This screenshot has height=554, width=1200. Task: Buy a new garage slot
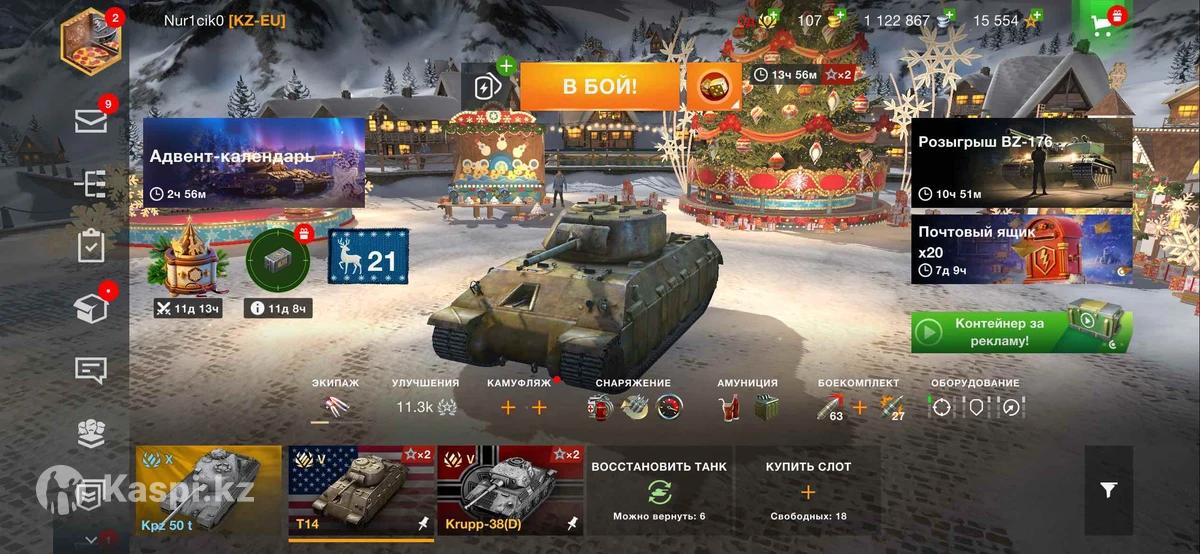click(x=808, y=490)
